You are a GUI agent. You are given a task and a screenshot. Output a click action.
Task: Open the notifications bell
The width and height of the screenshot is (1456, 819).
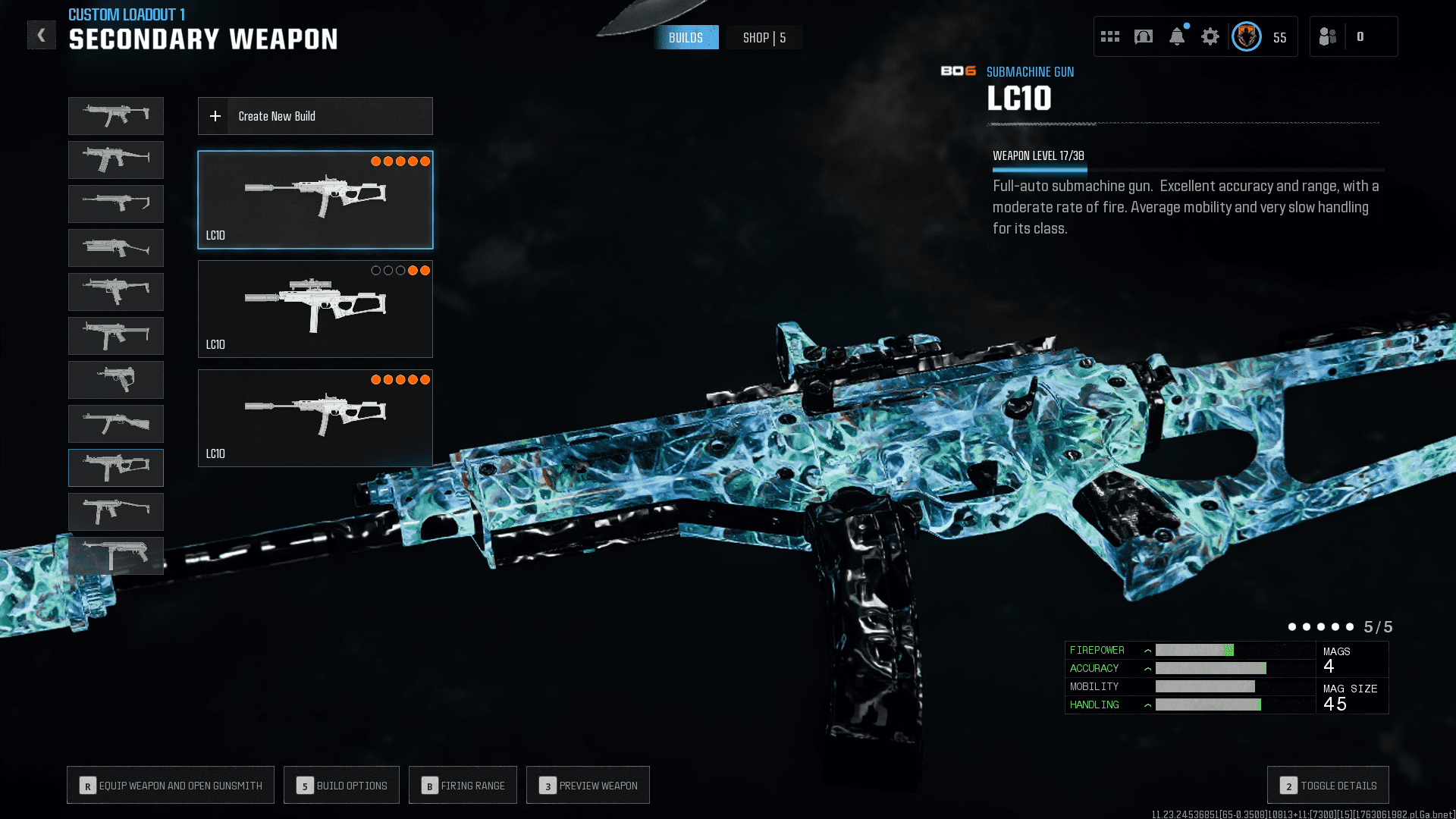click(1177, 36)
